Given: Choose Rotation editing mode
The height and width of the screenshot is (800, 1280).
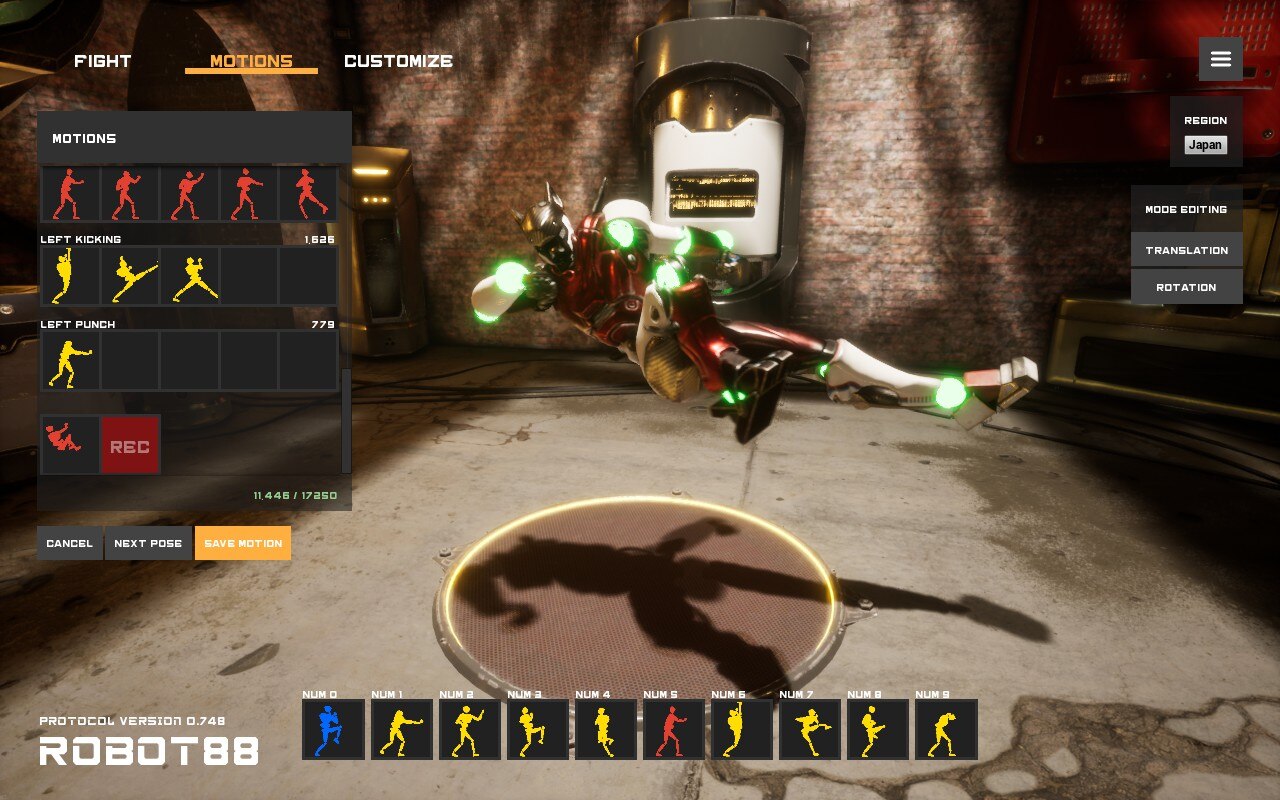Looking at the screenshot, I should click(1186, 287).
